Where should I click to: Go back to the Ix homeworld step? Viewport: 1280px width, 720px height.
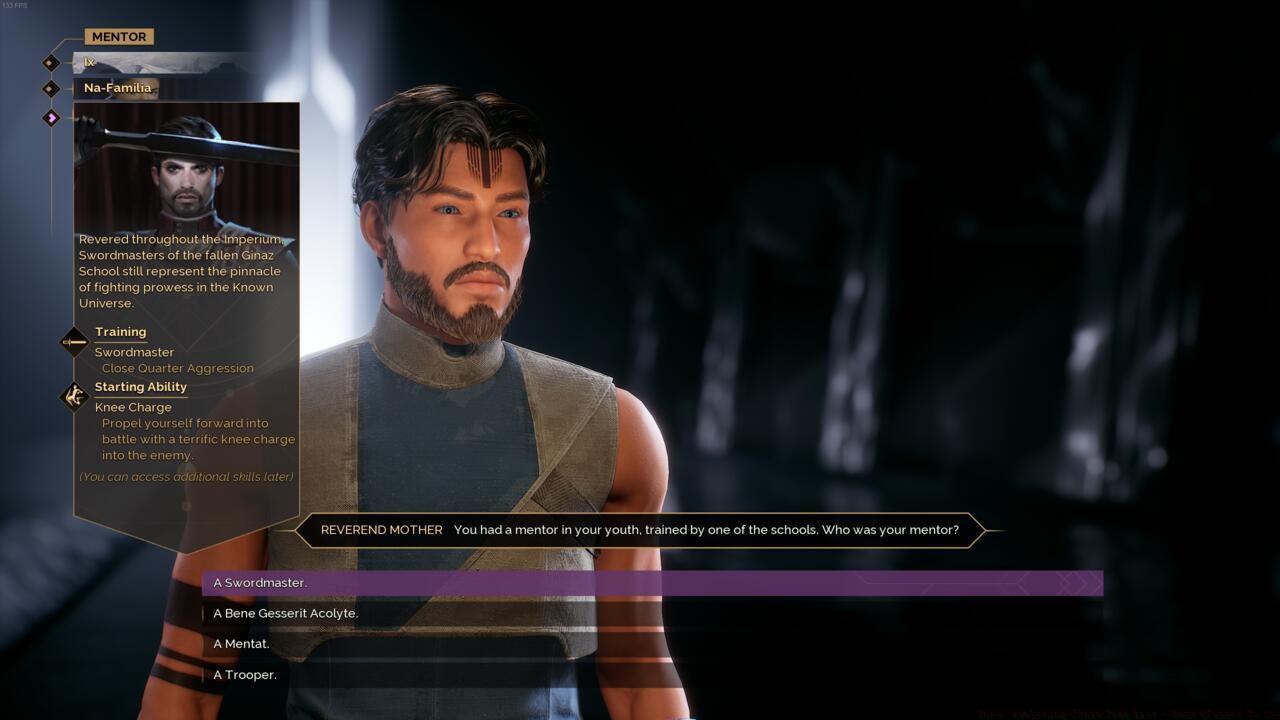click(x=89, y=63)
